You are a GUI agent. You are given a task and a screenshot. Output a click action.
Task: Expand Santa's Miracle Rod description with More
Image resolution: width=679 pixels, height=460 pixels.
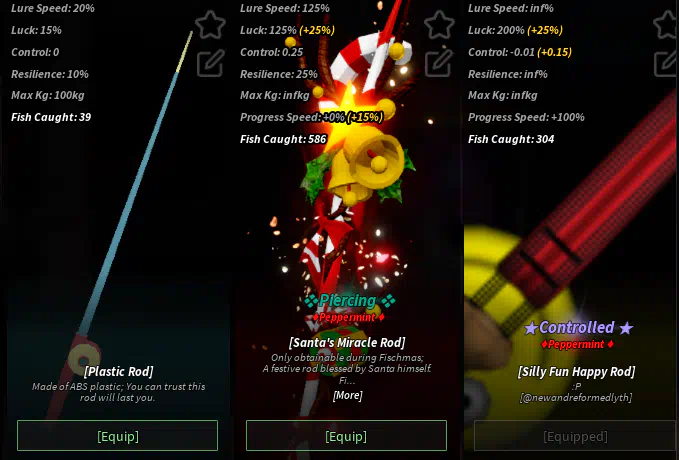coord(346,395)
